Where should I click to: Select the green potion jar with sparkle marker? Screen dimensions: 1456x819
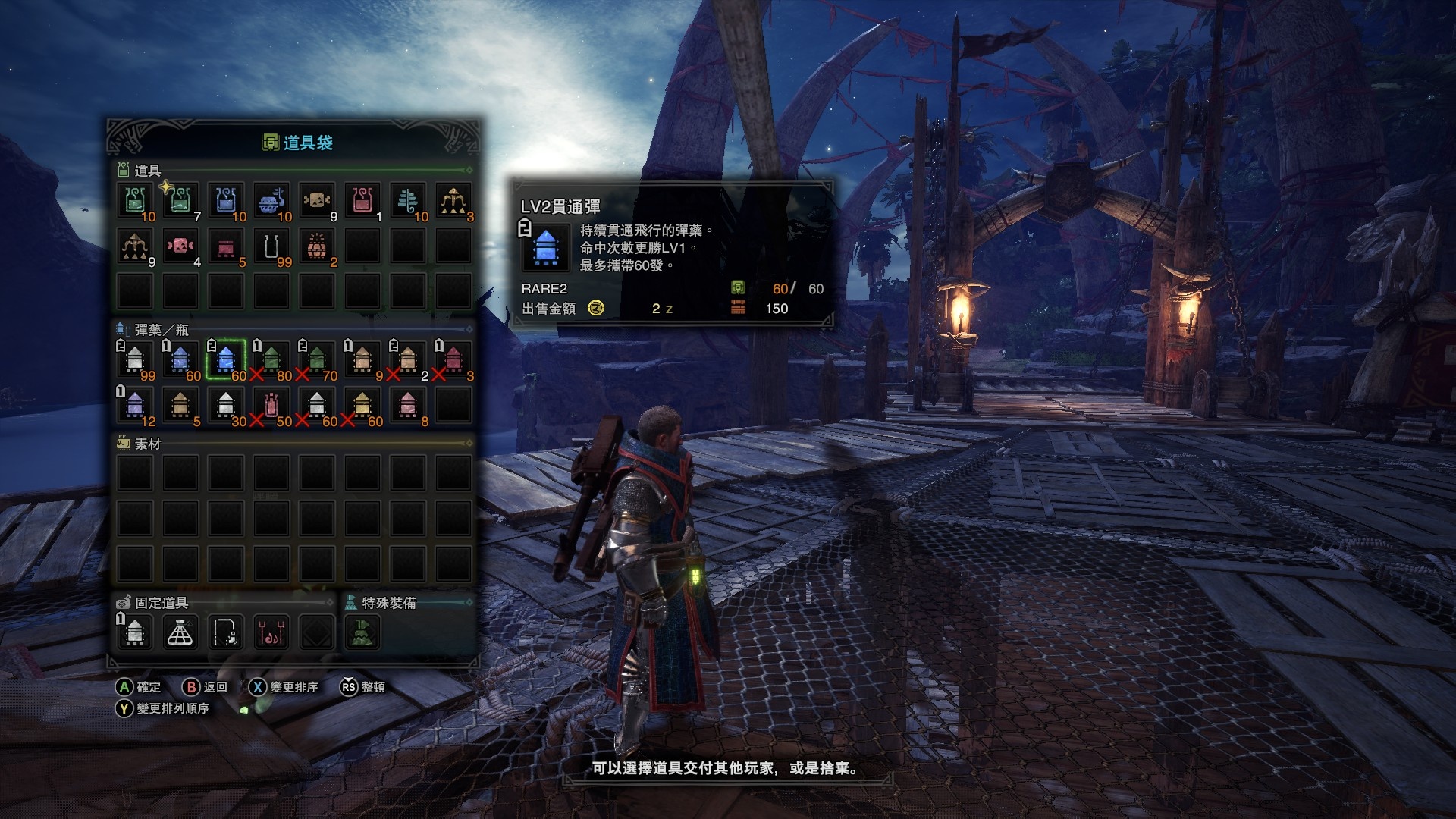(180, 200)
